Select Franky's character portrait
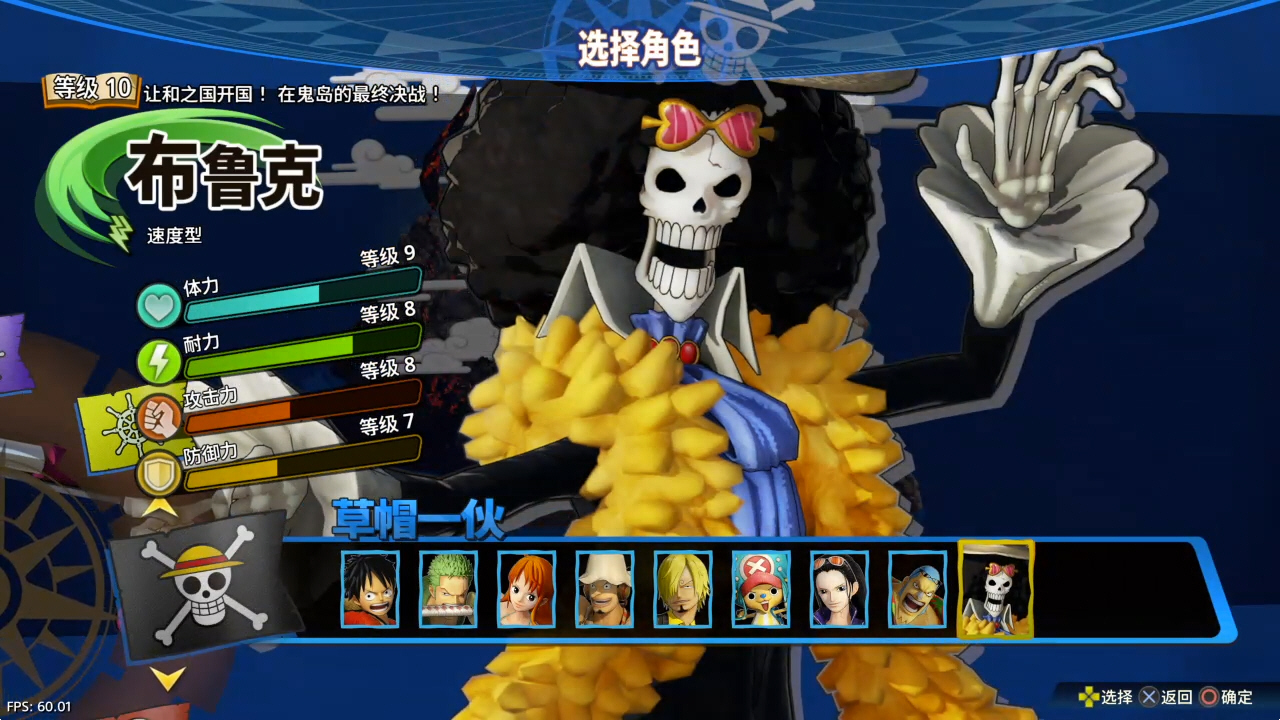The image size is (1280, 720). pos(917,590)
